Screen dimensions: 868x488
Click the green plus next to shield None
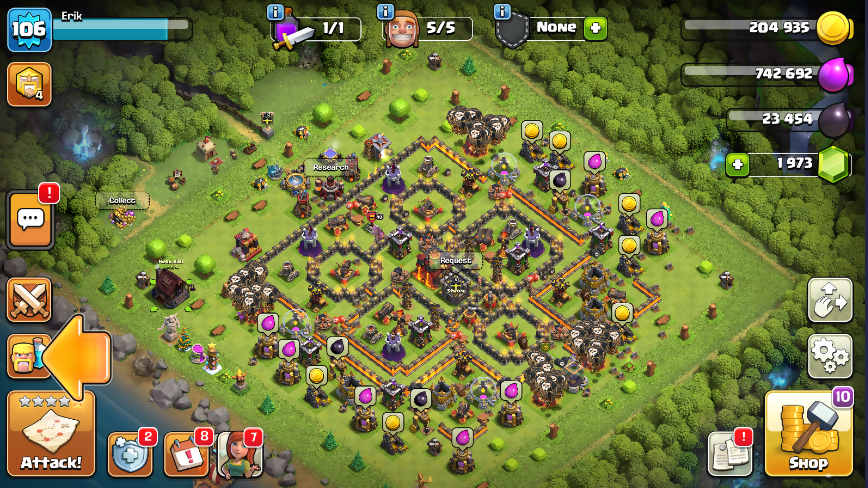tap(596, 28)
